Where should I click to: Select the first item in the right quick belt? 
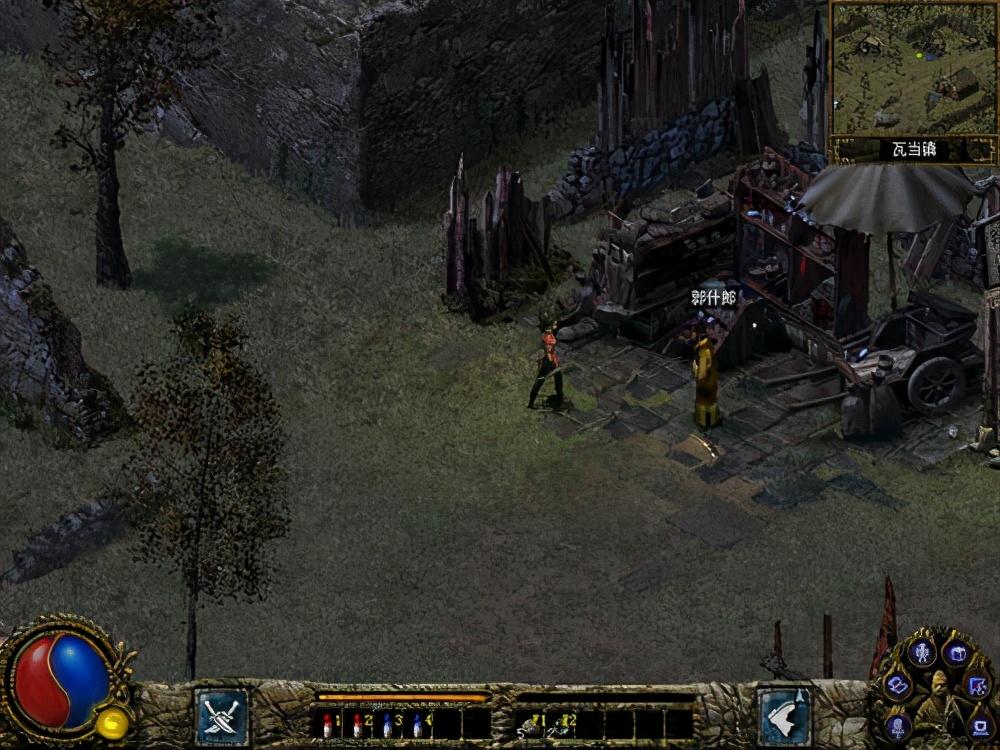coord(528,723)
